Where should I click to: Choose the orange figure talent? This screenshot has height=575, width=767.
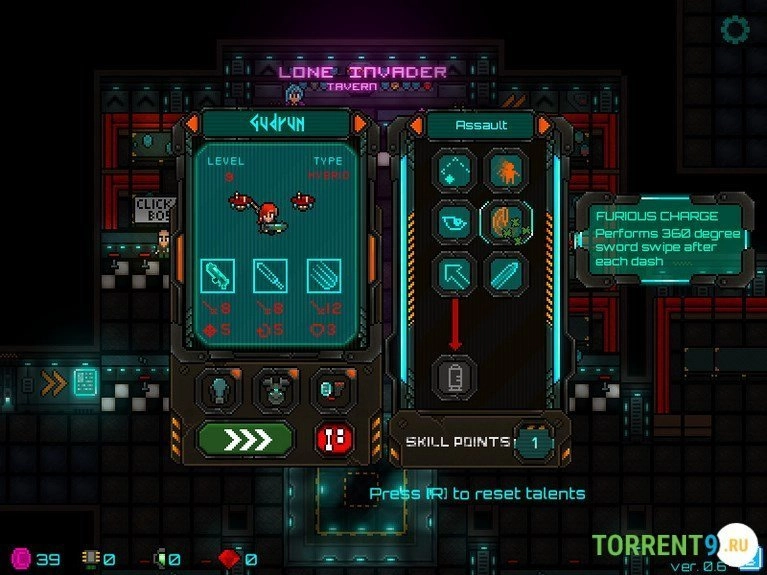[505, 172]
